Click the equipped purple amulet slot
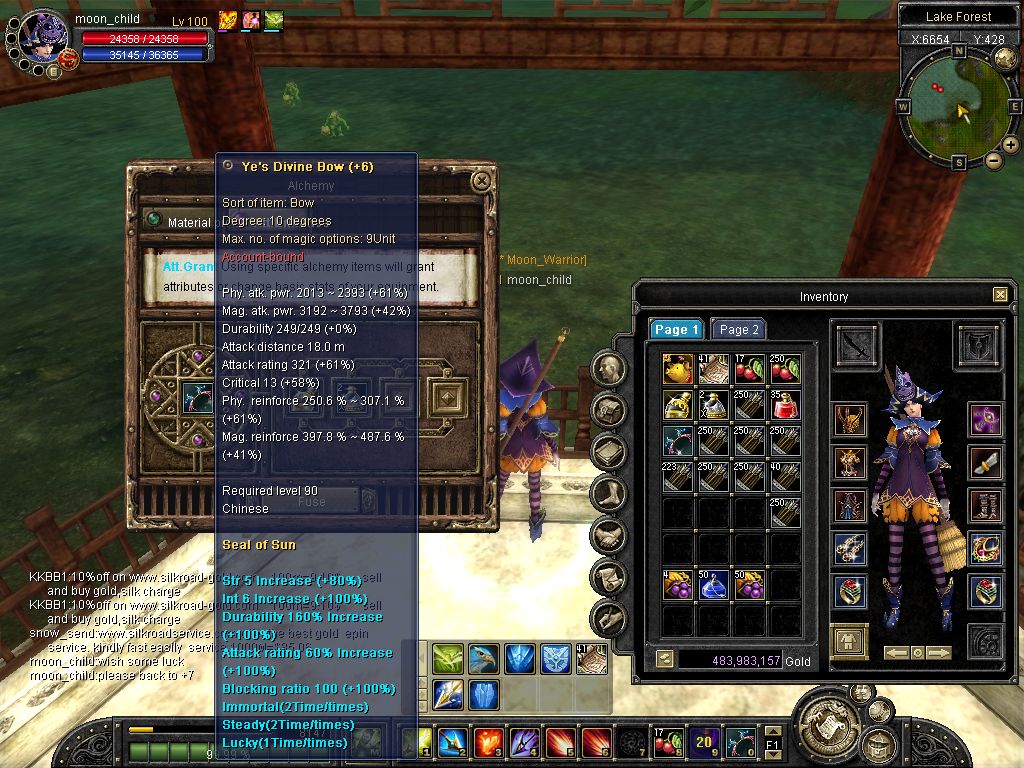 (x=984, y=419)
